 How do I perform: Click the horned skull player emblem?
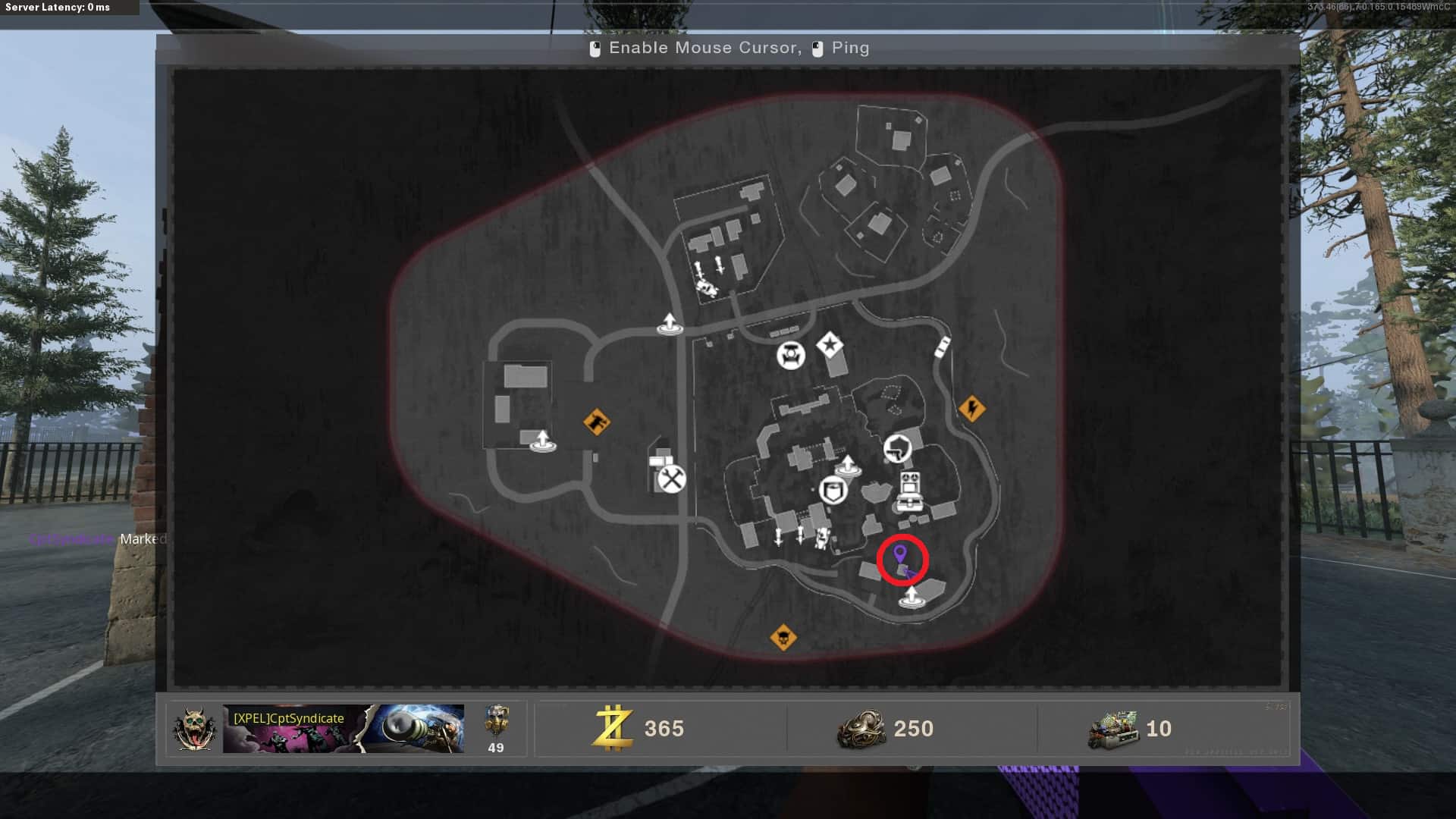coord(194,729)
